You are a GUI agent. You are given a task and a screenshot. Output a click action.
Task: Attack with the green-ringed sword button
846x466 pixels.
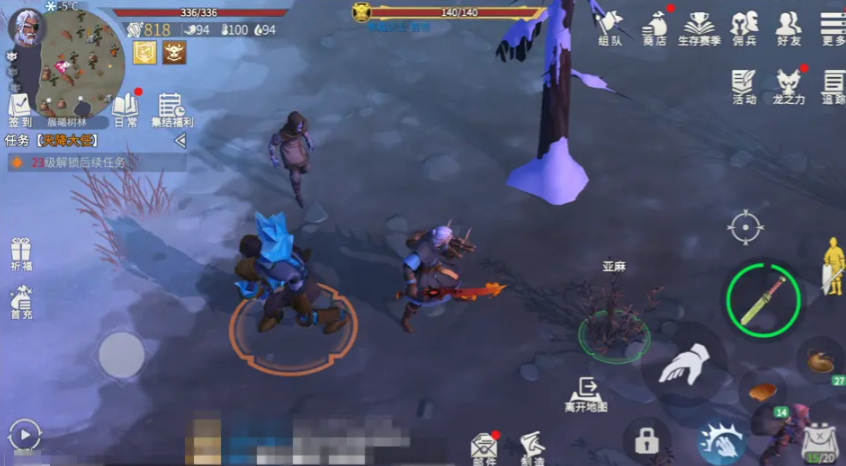pyautogui.click(x=763, y=298)
